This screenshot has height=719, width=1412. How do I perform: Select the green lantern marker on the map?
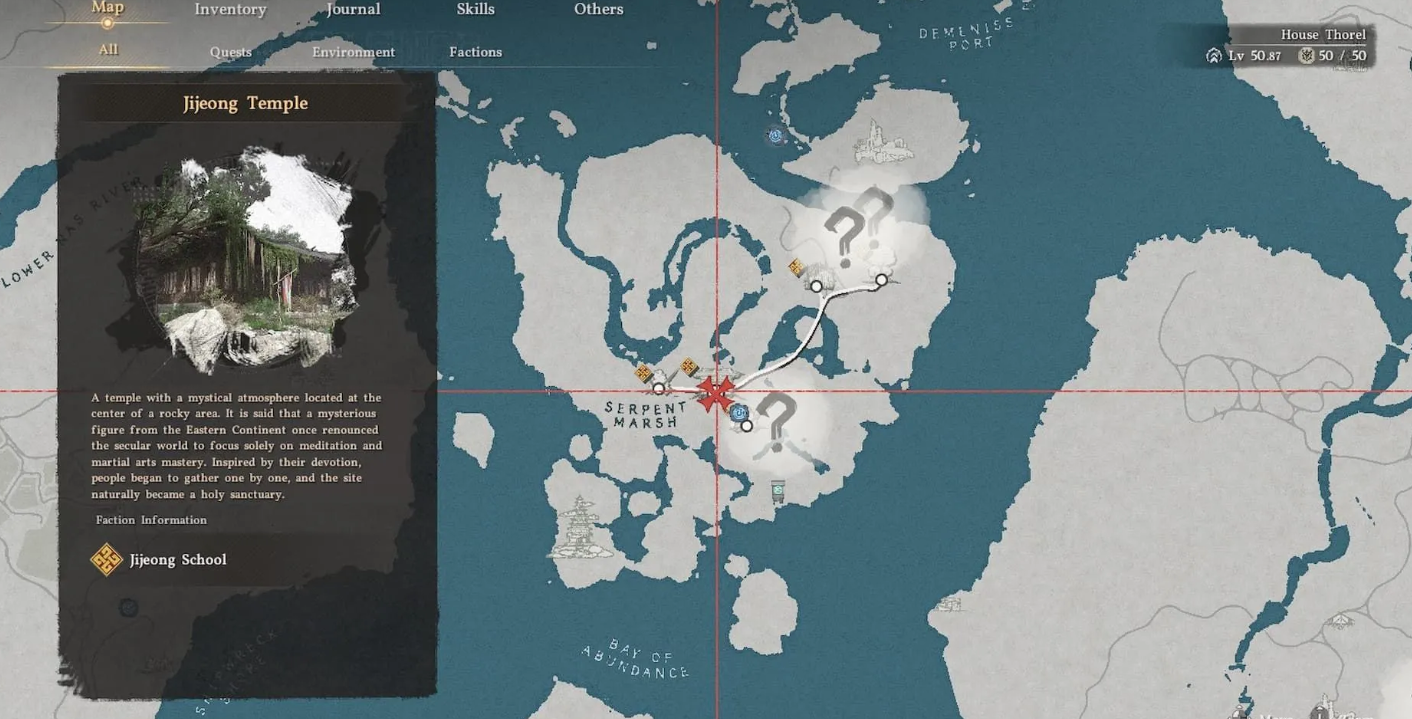pos(778,491)
